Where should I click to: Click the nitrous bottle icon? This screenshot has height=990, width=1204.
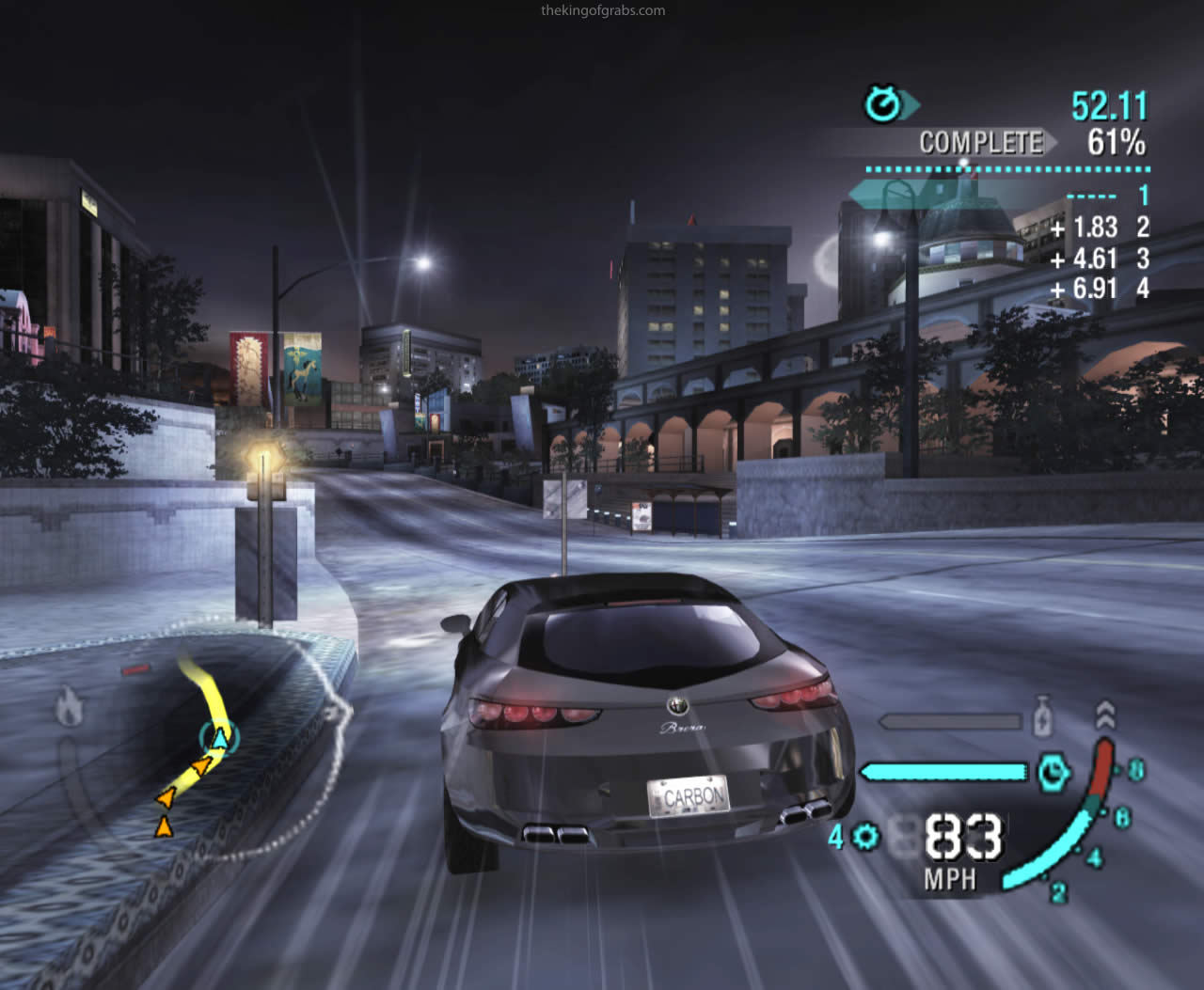[x=1042, y=717]
